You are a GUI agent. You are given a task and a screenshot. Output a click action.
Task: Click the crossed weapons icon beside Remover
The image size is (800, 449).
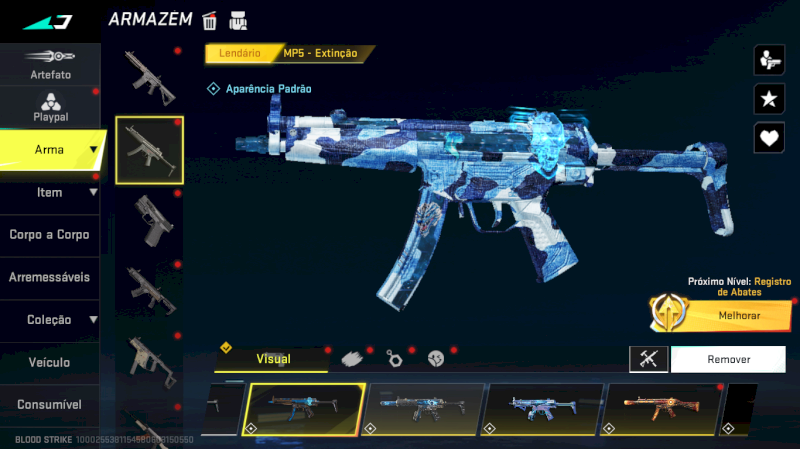648,359
